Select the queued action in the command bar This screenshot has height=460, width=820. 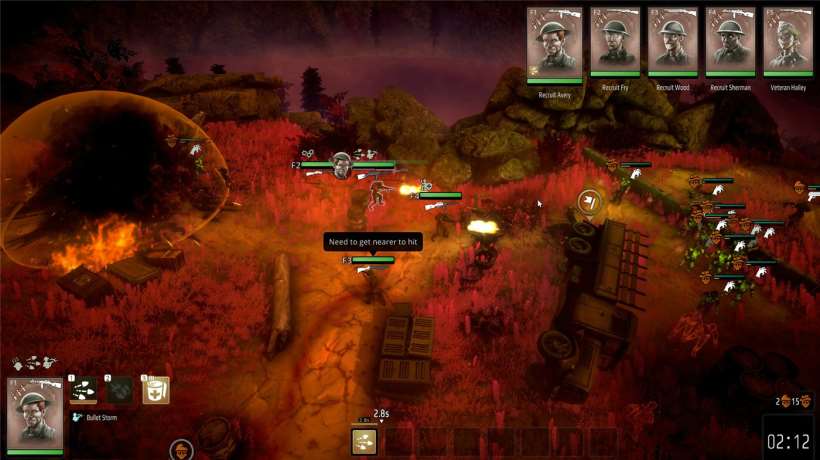point(365,441)
